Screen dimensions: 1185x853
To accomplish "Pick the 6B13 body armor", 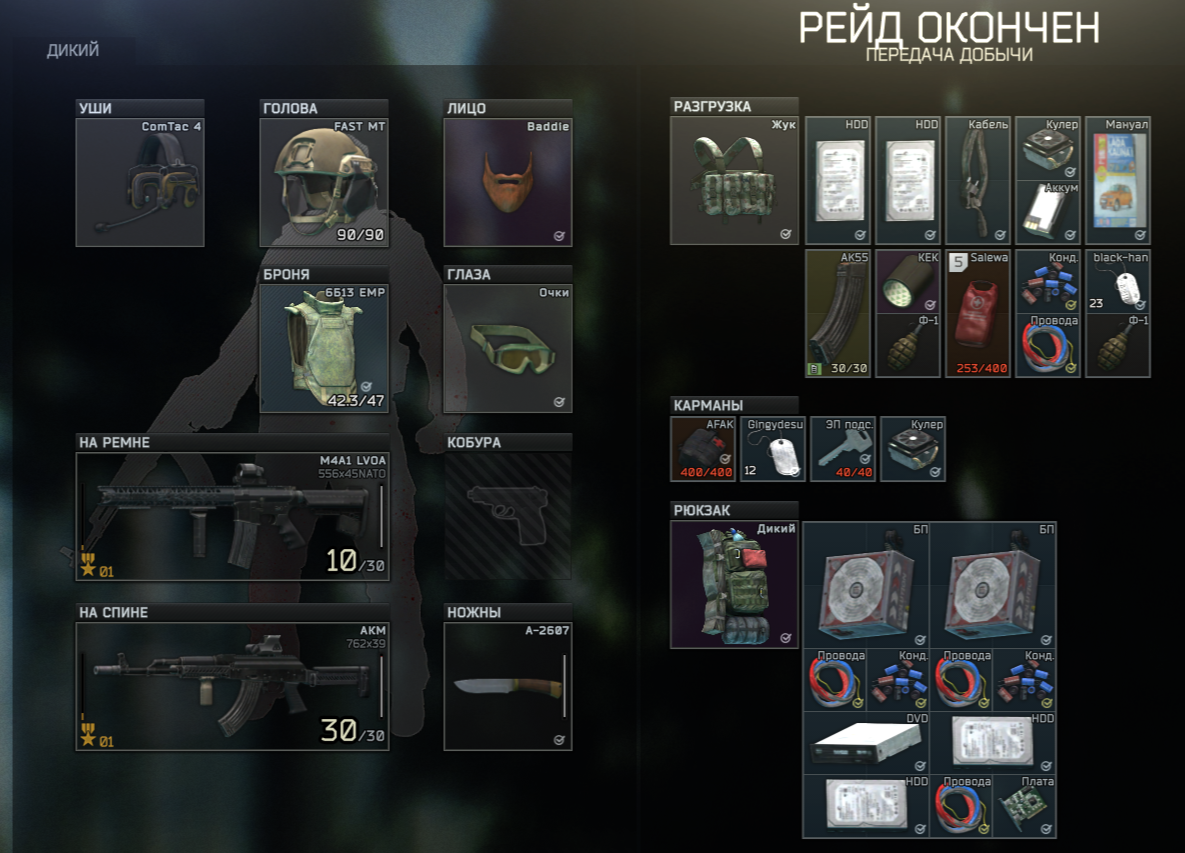I will tap(323, 350).
